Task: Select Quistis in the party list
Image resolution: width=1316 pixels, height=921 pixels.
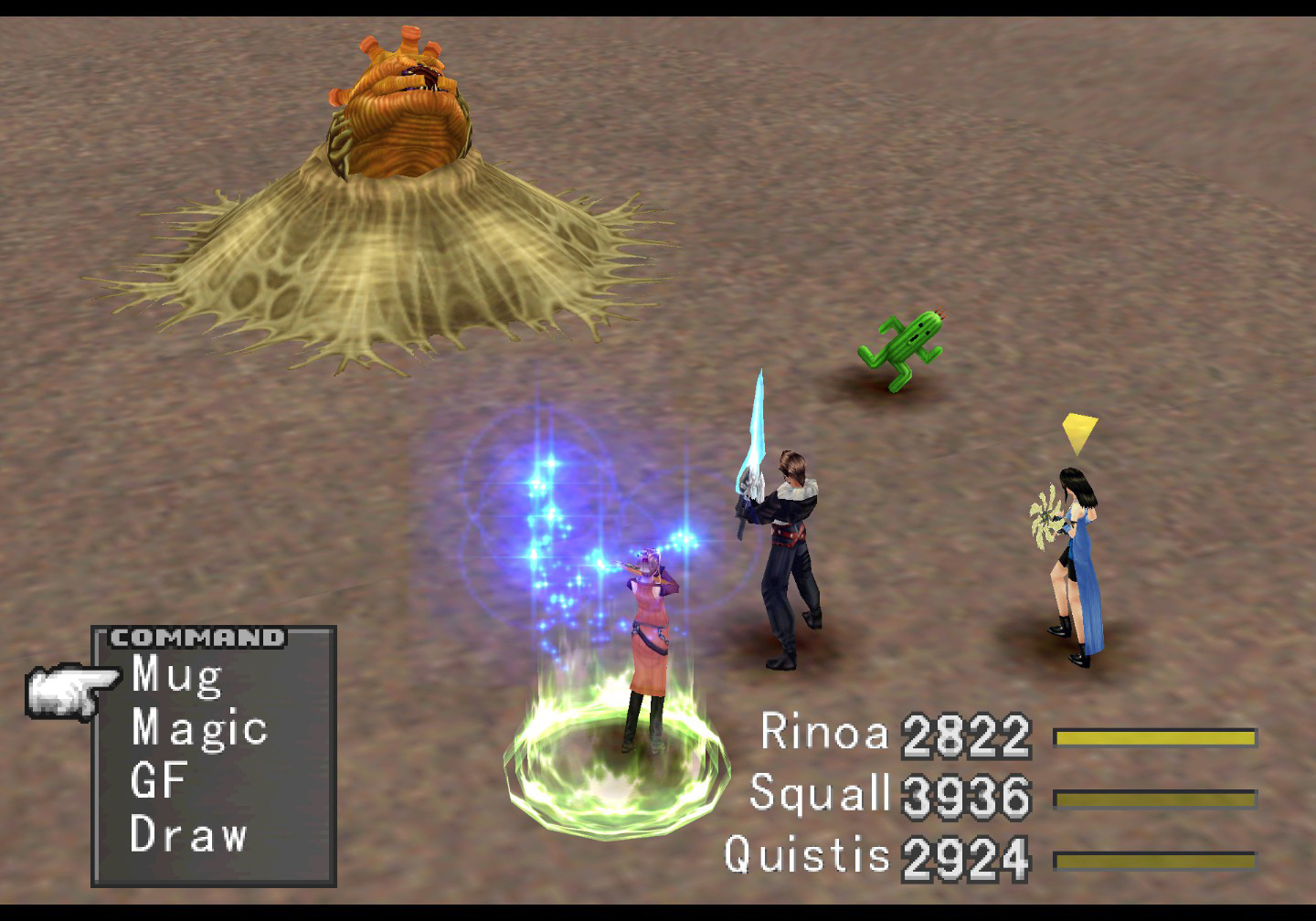Action: click(807, 855)
